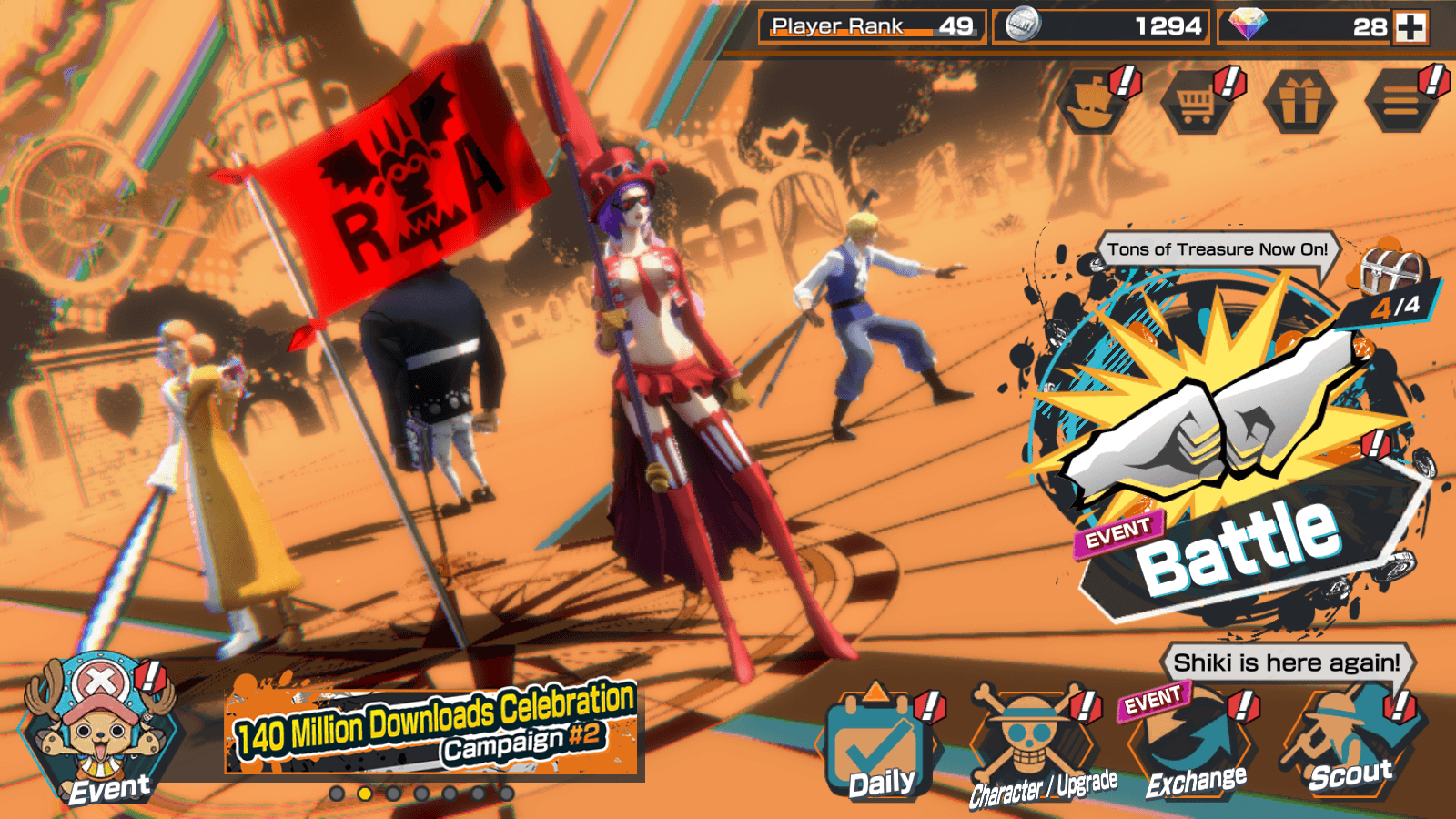
Task: Start a Battle from the main button
Action: 1228,455
